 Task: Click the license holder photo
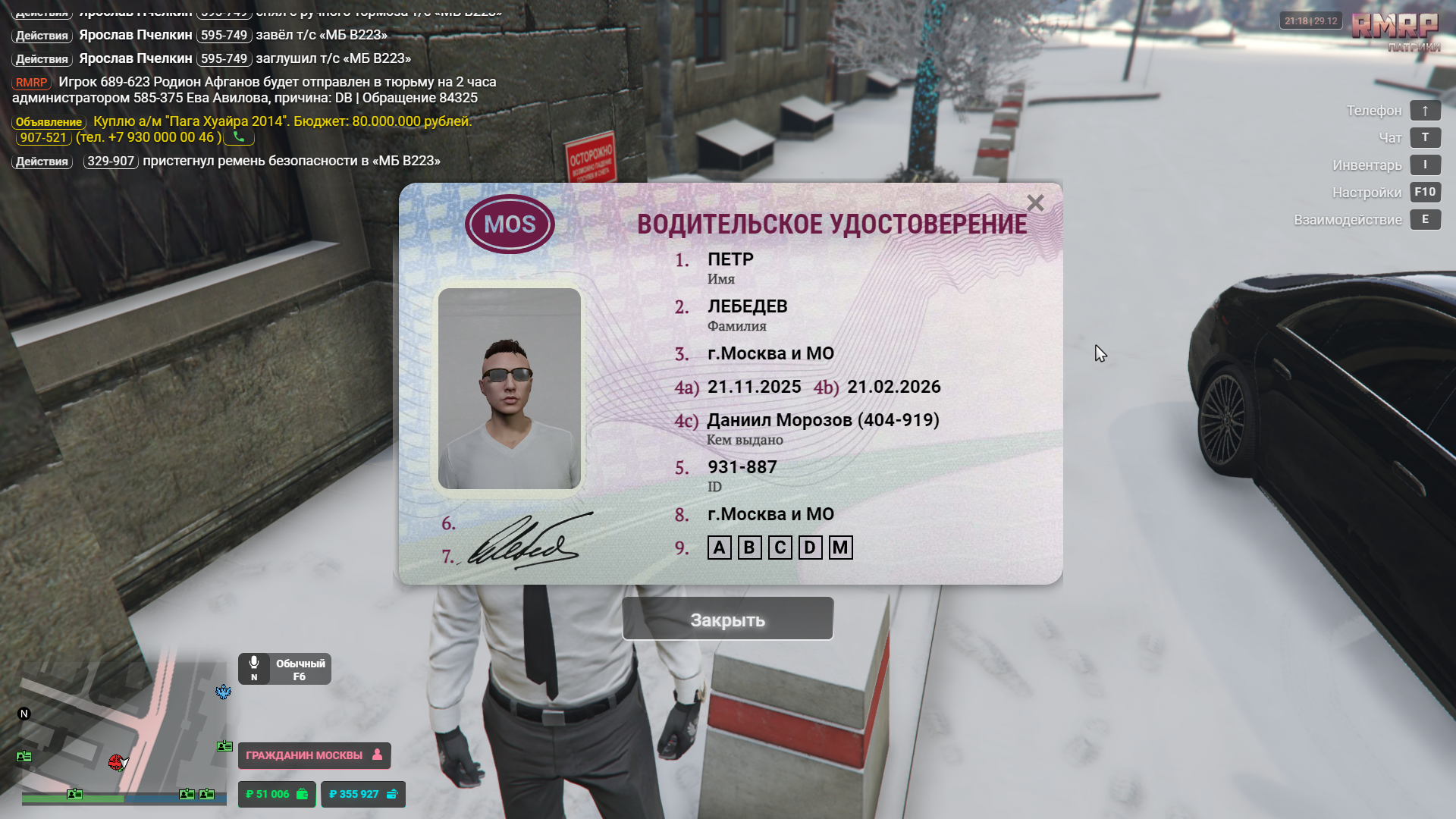(510, 388)
